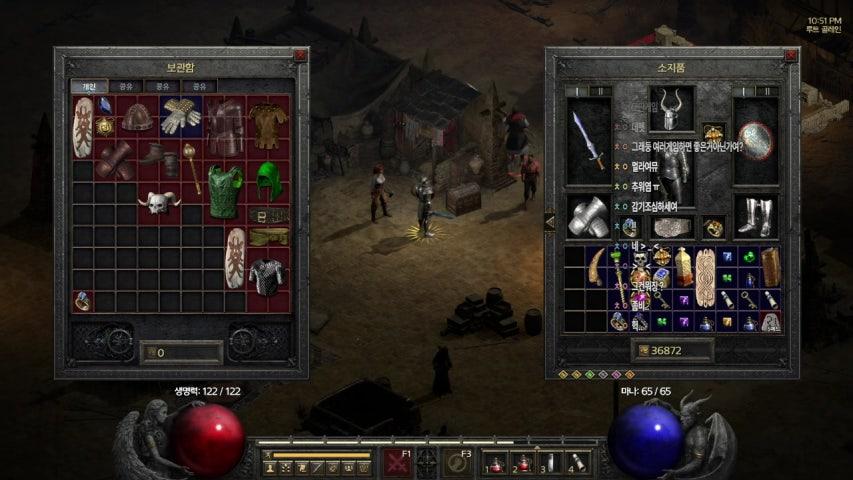Select the equipped silver gloves slot

[587, 216]
